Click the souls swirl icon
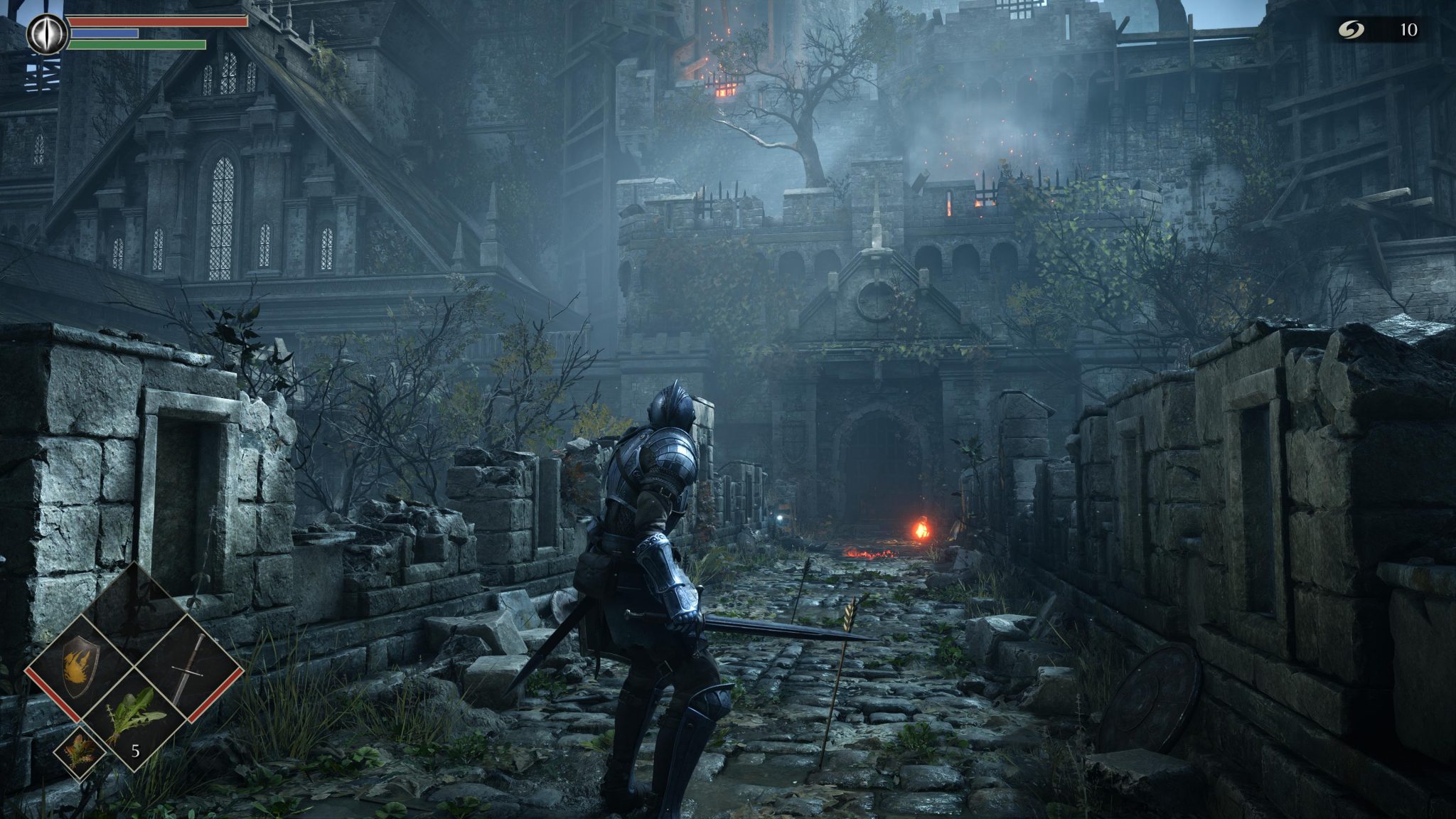Viewport: 1456px width, 819px height. [x=1346, y=29]
